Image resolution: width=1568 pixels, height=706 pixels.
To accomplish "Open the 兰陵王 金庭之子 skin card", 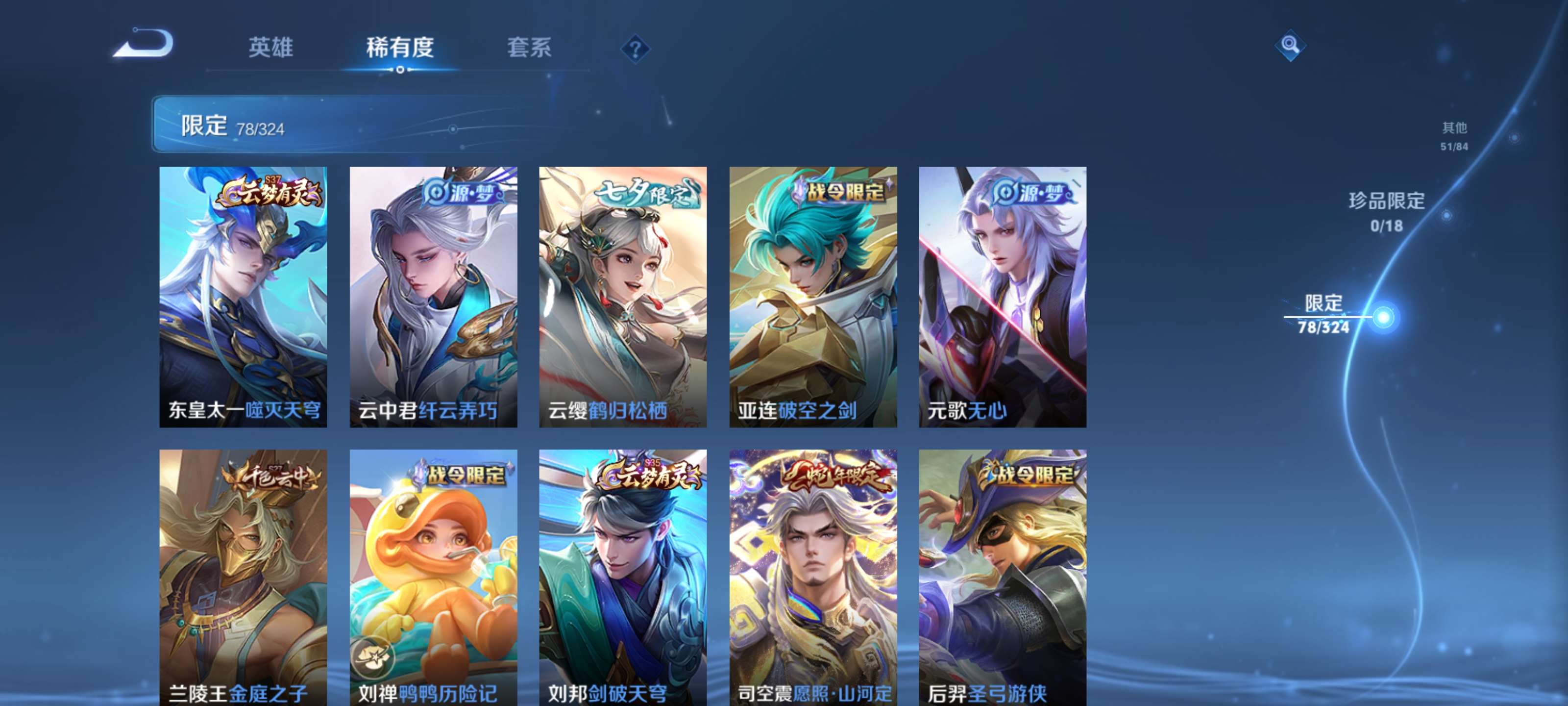I will [243, 578].
